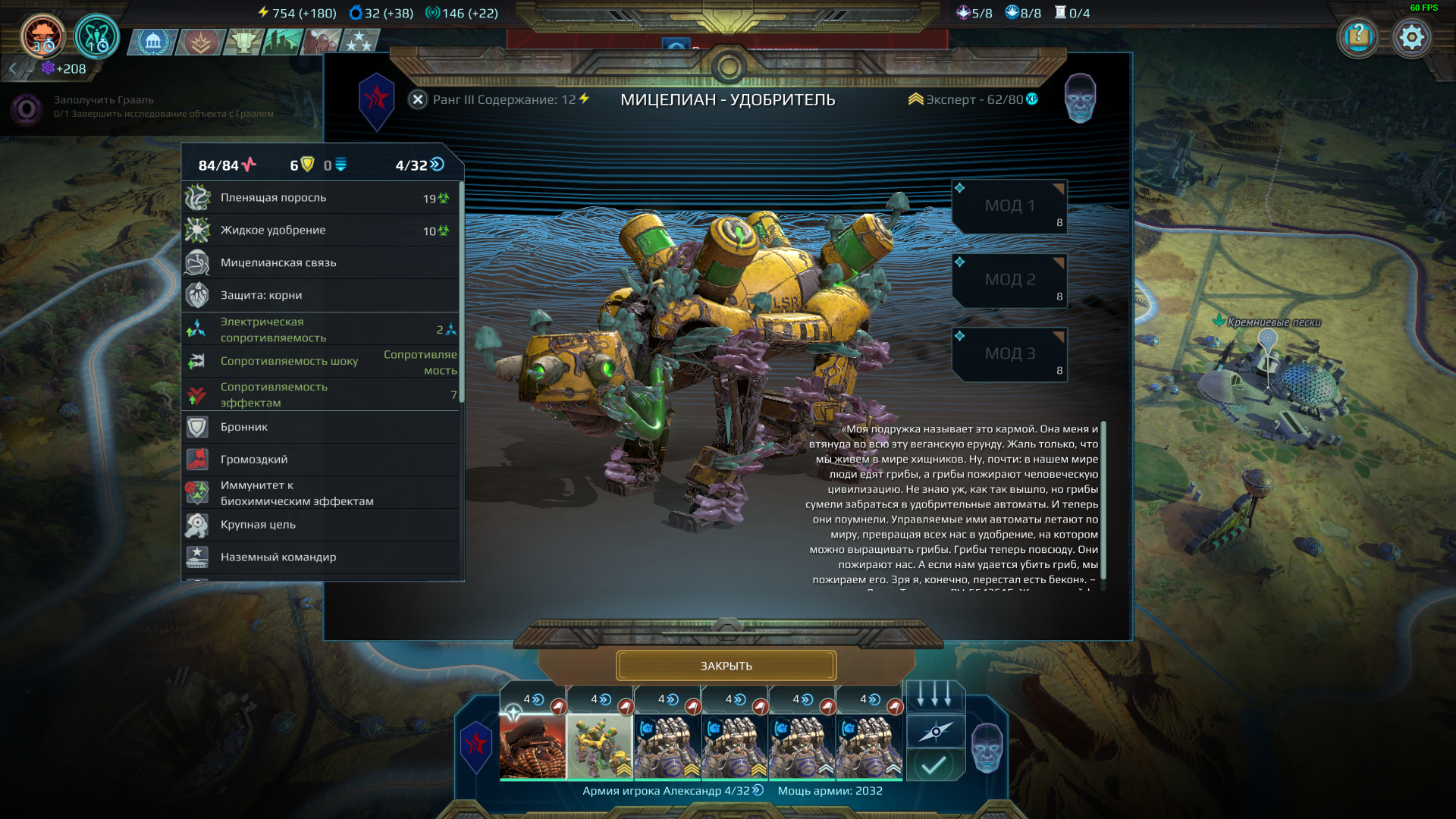Select the Жидкое удобрение ability row
Viewport: 1456px width, 819px height.
321,231
